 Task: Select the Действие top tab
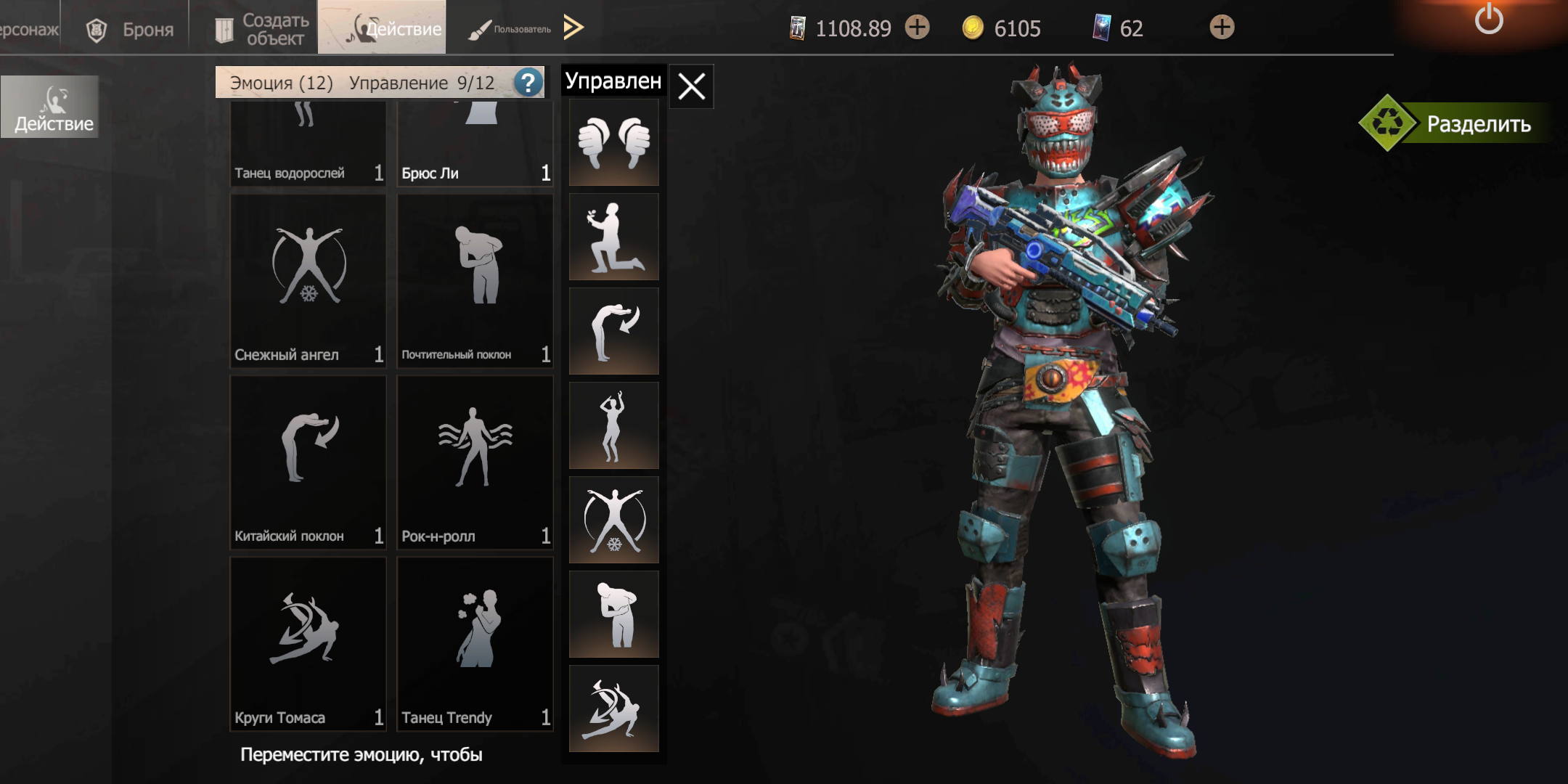382,28
